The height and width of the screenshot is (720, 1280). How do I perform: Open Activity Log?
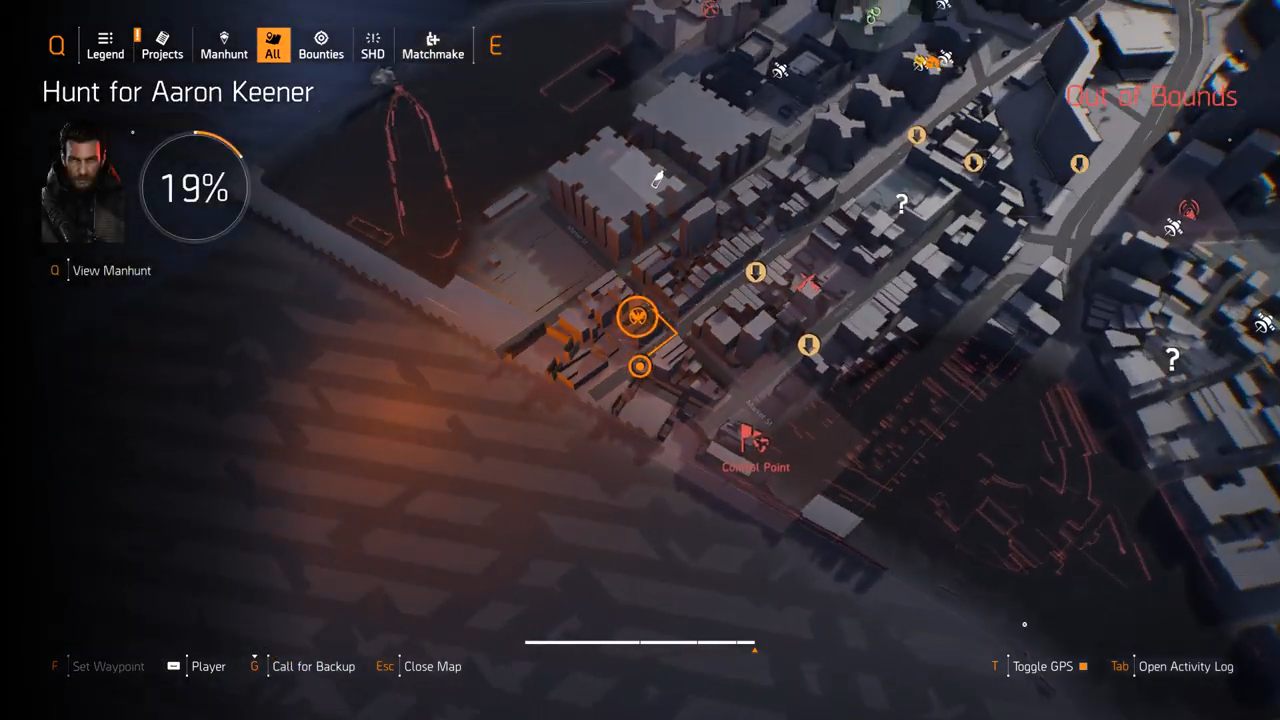(x=1185, y=666)
